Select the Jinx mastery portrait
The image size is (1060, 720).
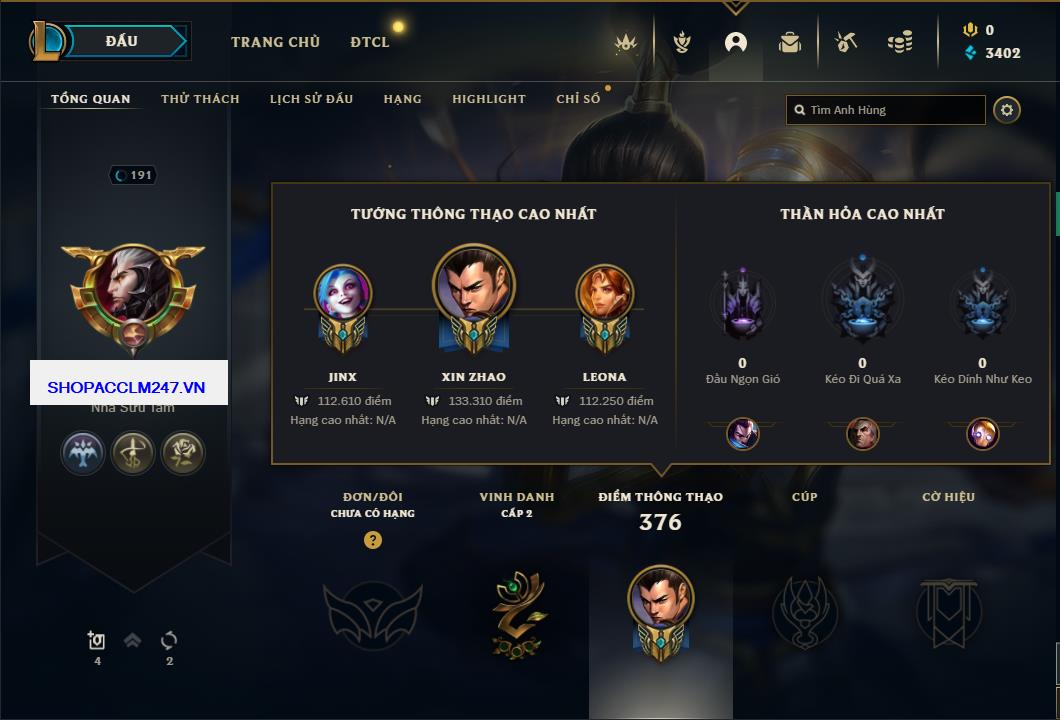343,293
